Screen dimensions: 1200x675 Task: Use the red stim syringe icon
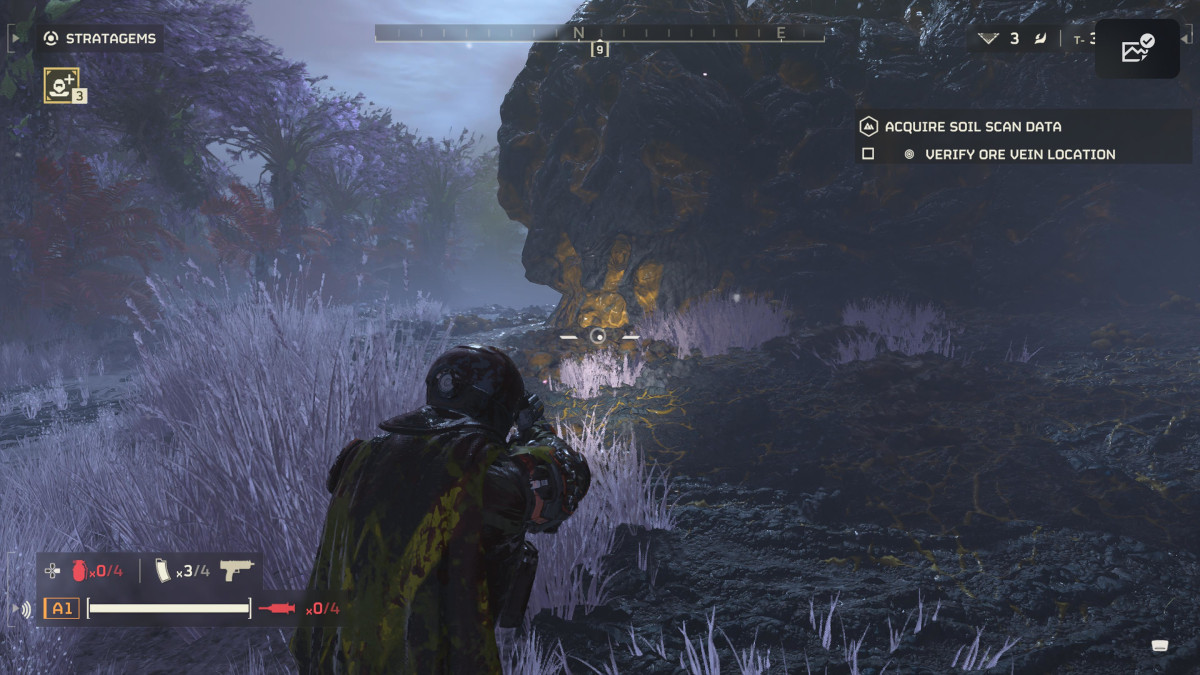click(277, 608)
